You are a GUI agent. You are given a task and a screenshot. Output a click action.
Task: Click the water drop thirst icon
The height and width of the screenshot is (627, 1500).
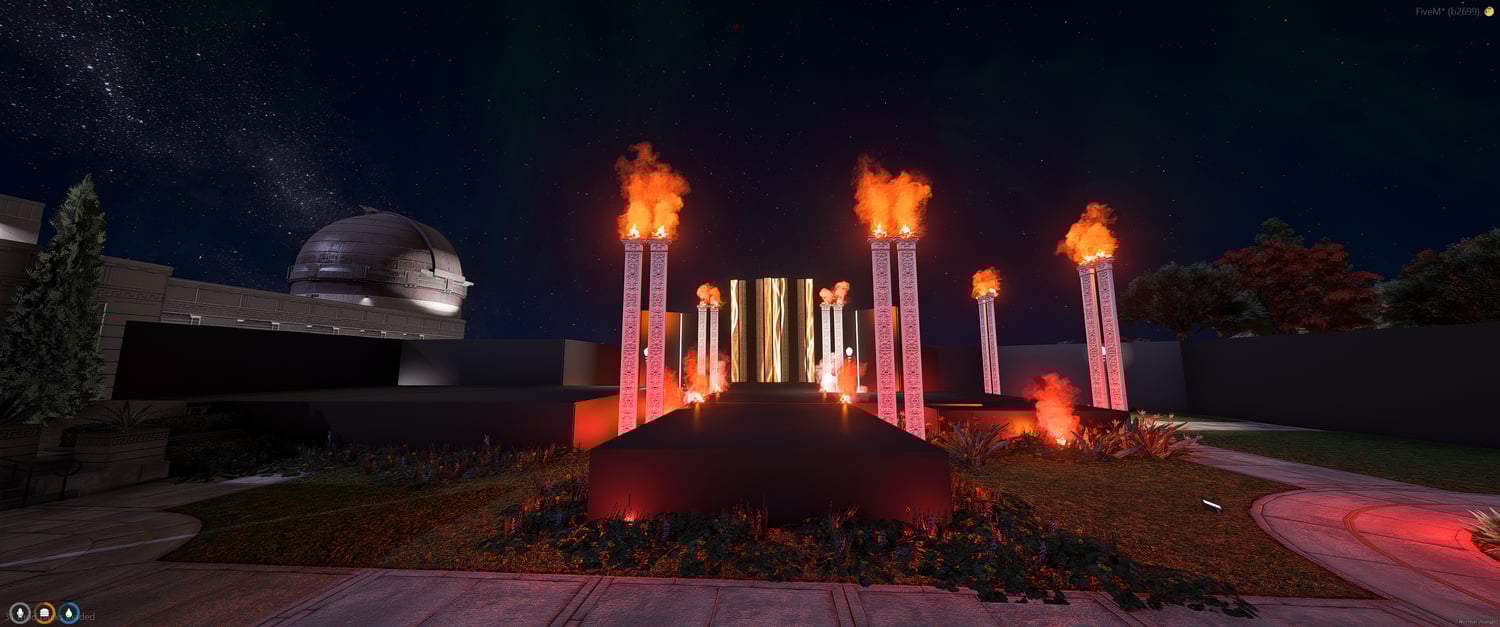point(69,613)
